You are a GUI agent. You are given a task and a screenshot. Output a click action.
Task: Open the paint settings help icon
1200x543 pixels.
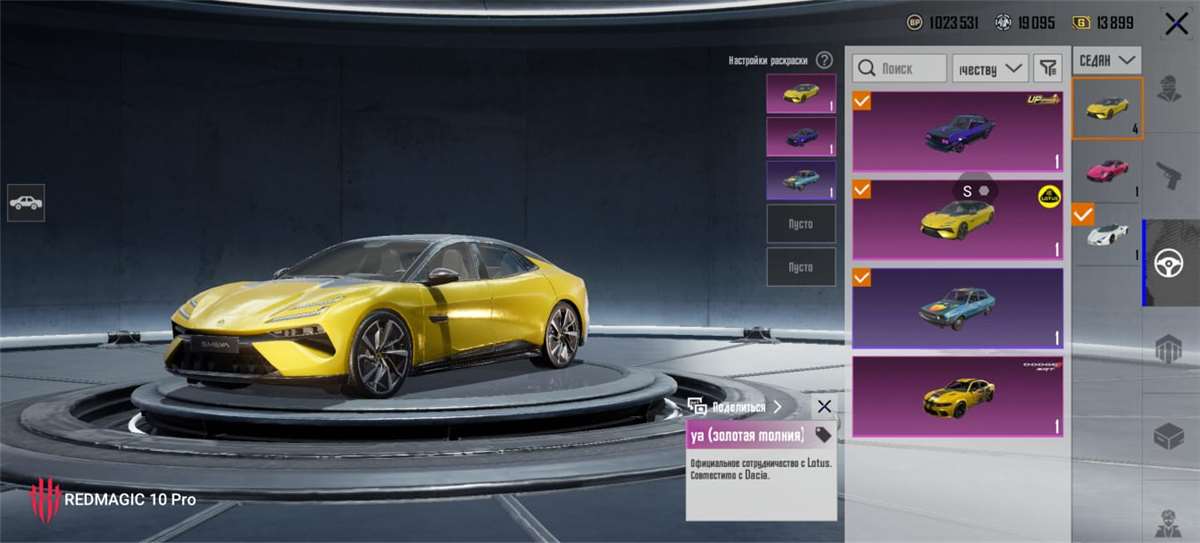(x=824, y=60)
